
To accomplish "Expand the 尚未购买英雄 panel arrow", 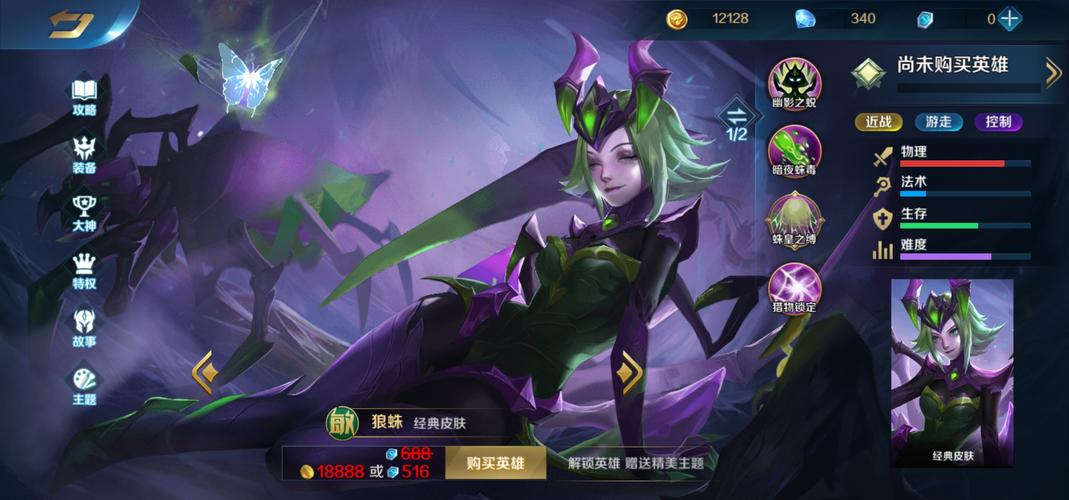I will (1052, 71).
